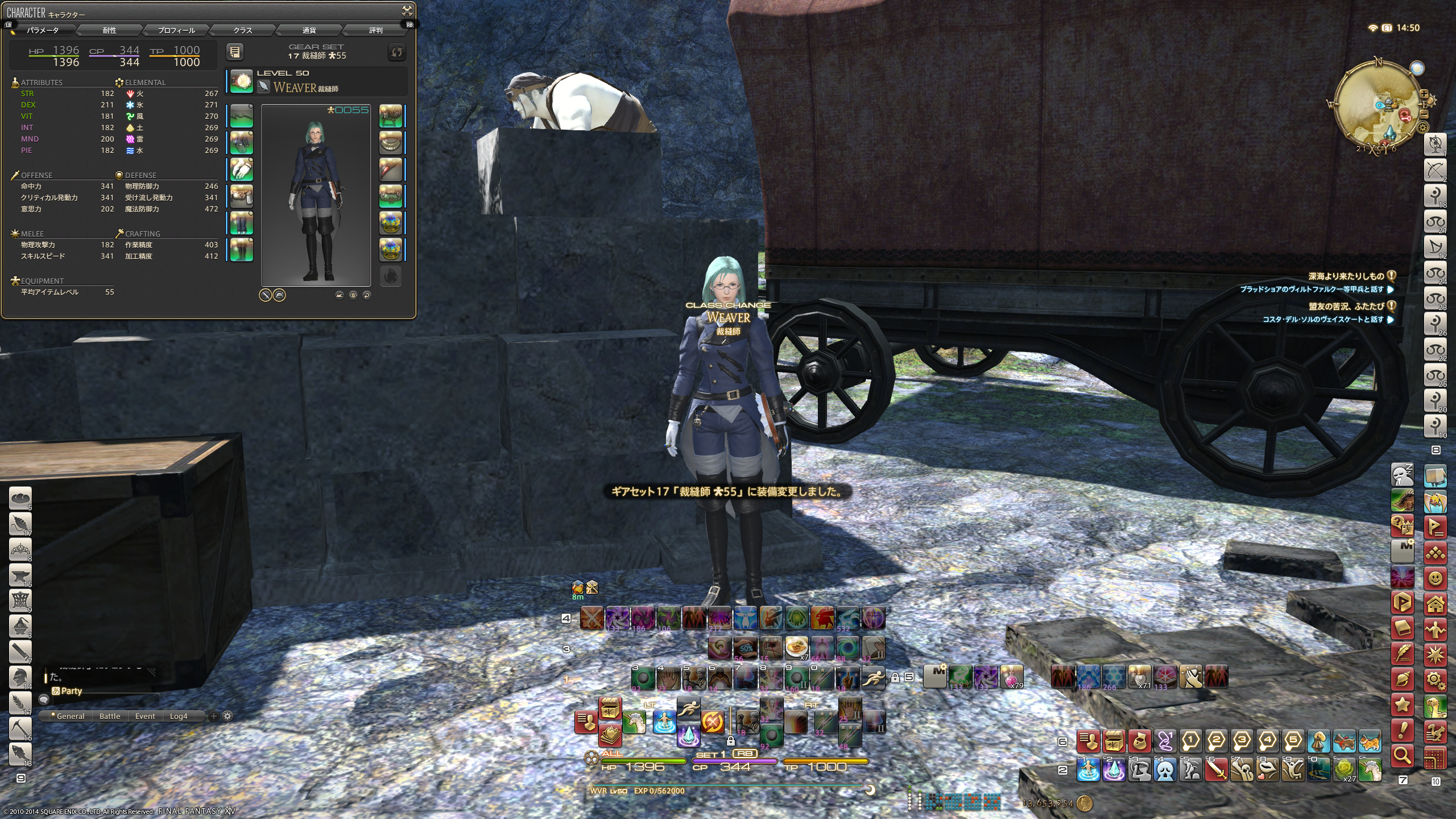The image size is (1456, 819).
Task: Show the クラス tab
Action: click(x=242, y=30)
